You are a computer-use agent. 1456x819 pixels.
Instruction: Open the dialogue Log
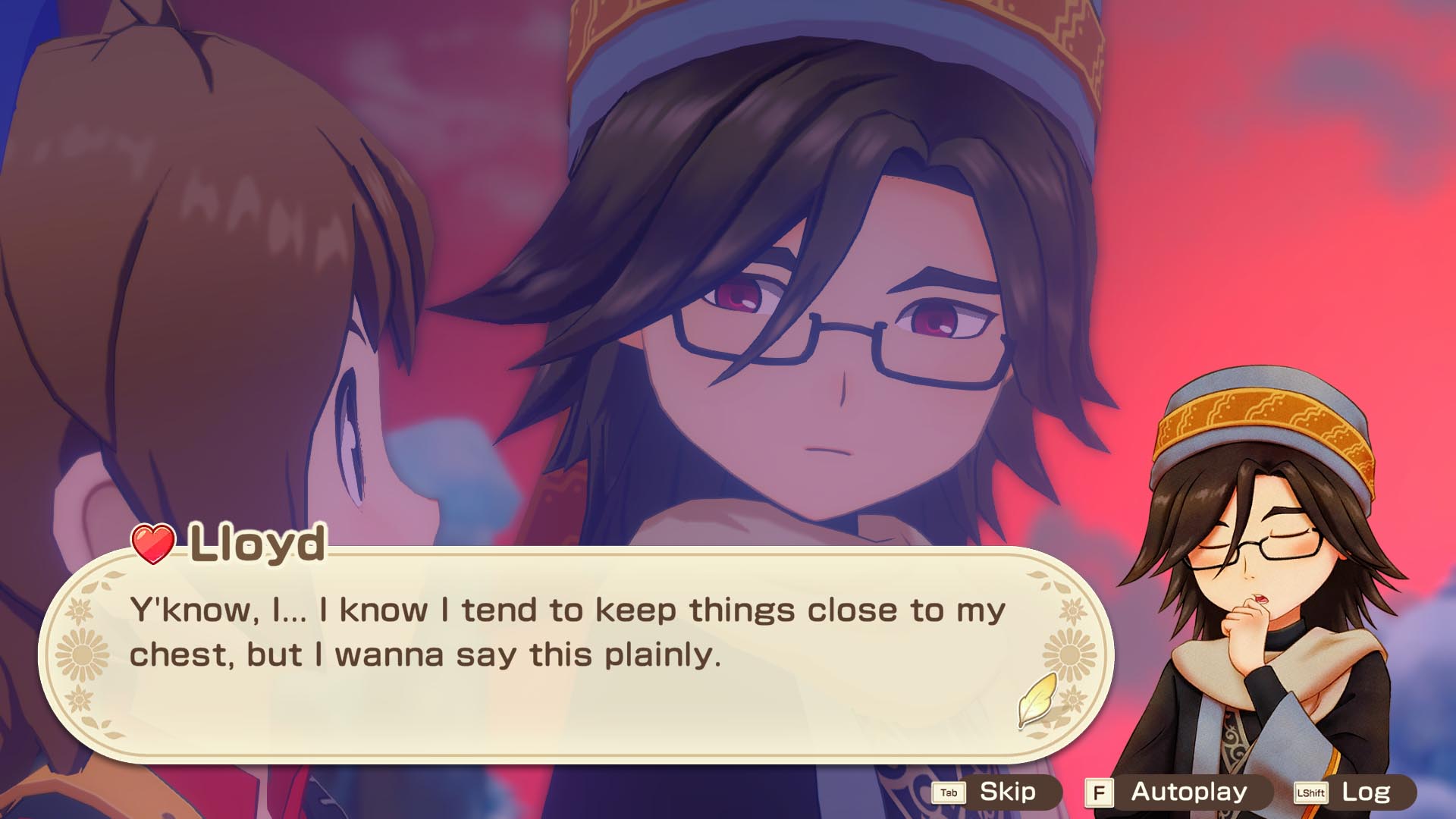click(1354, 792)
